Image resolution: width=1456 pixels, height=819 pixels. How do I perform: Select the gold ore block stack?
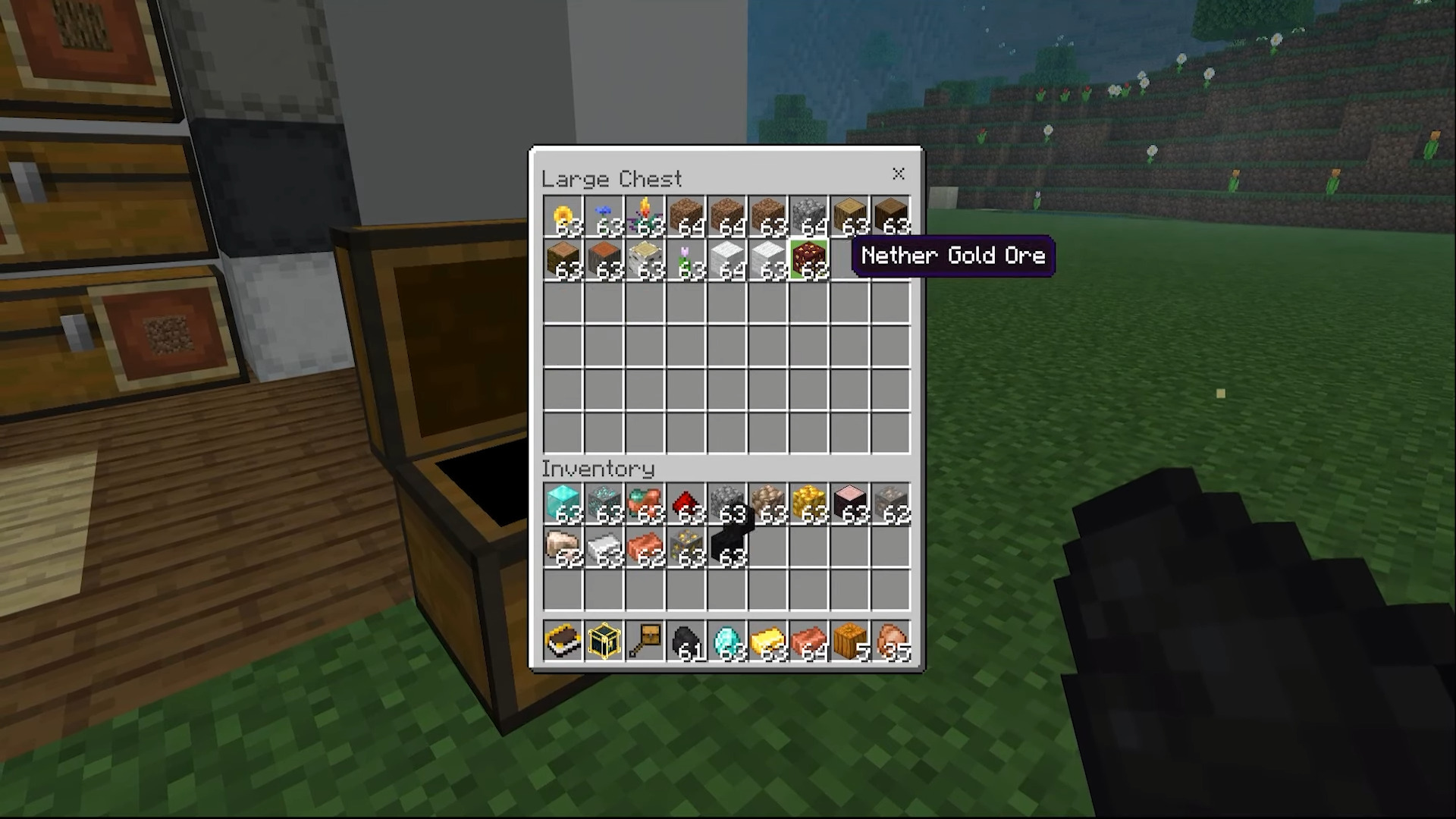click(x=686, y=547)
